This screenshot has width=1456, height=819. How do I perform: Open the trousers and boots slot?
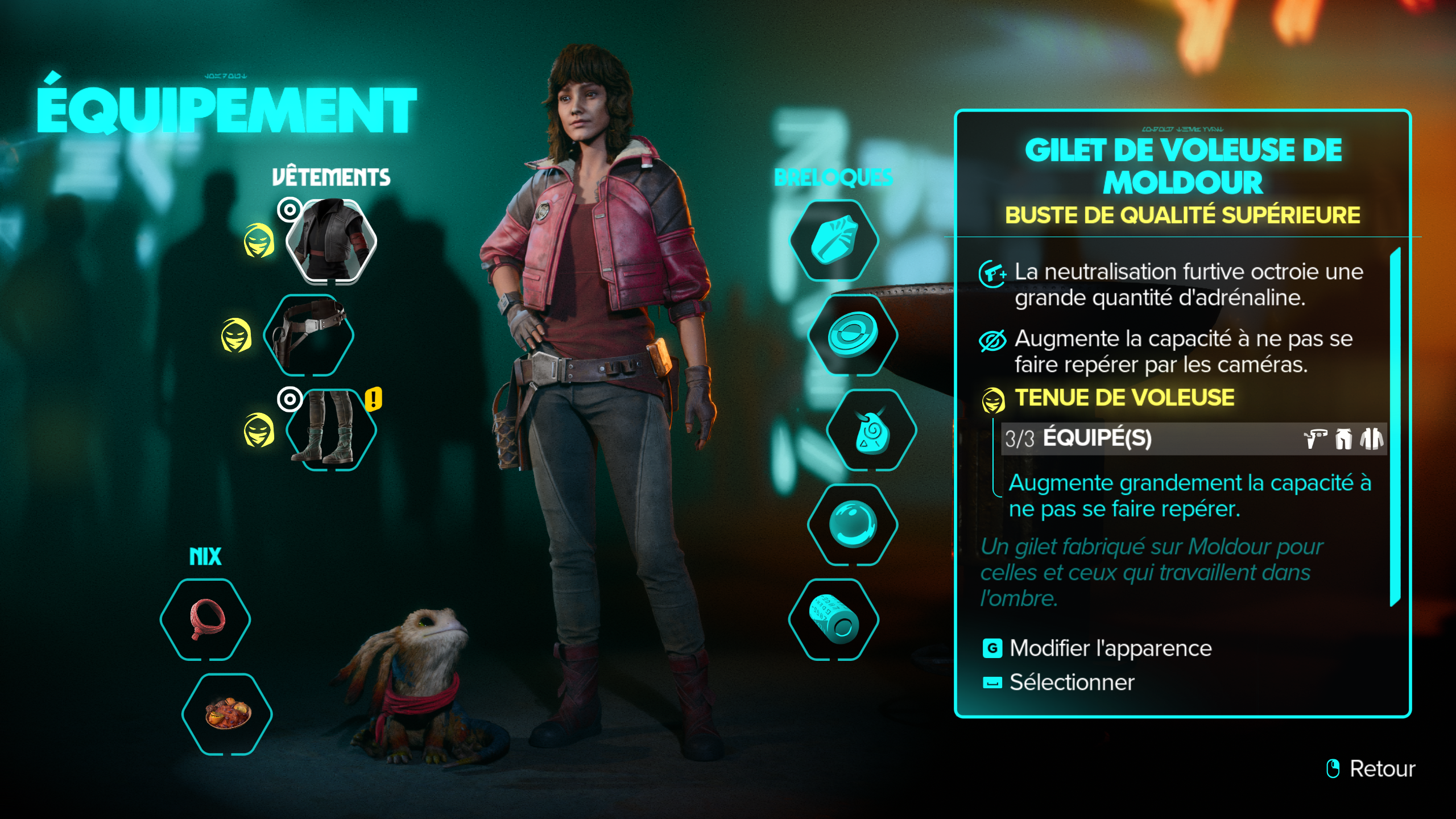coord(330,429)
